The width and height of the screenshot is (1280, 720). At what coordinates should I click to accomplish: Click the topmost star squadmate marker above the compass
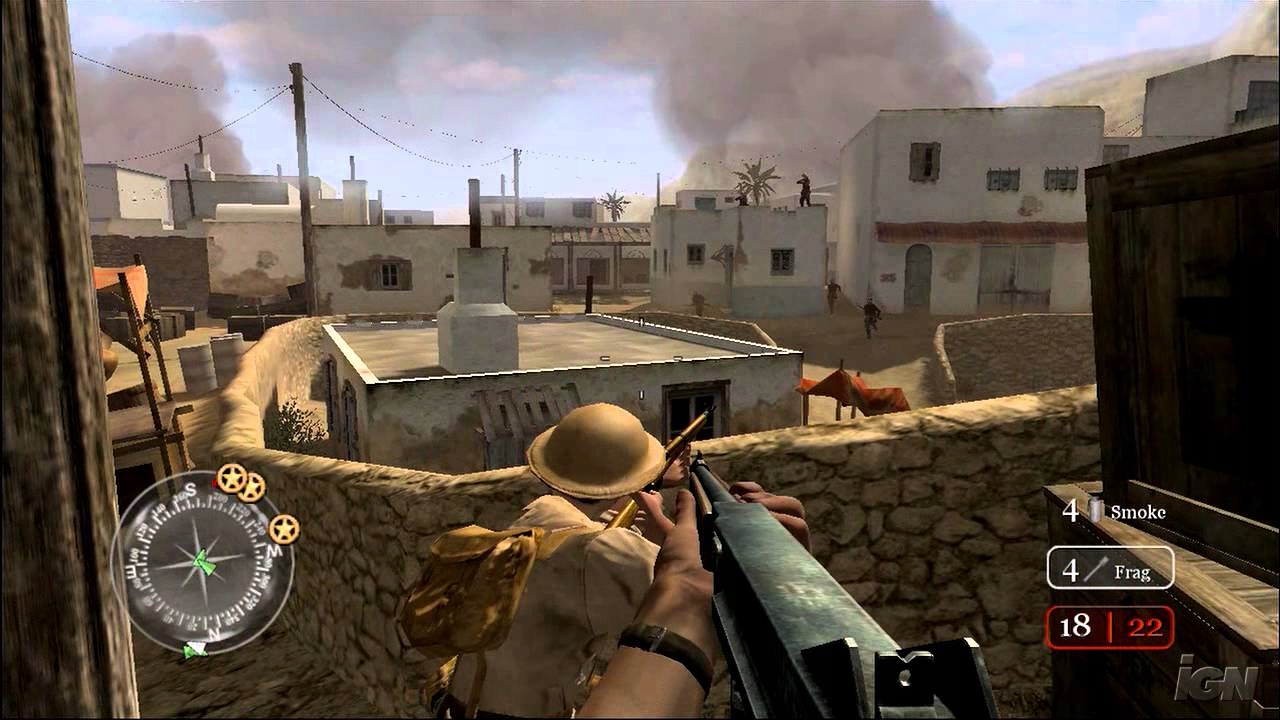coord(233,479)
